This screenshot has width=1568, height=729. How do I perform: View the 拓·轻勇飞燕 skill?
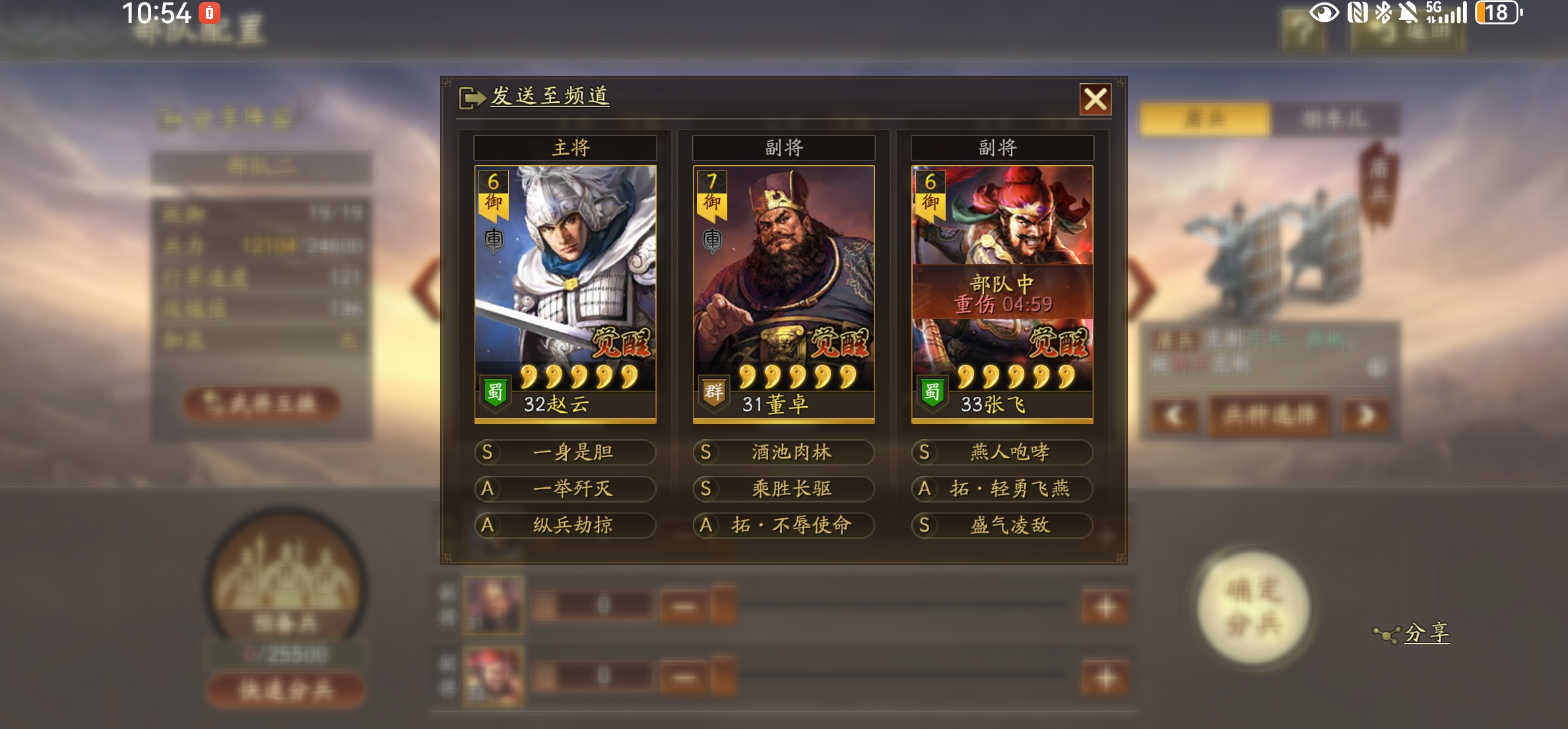[x=1002, y=489]
